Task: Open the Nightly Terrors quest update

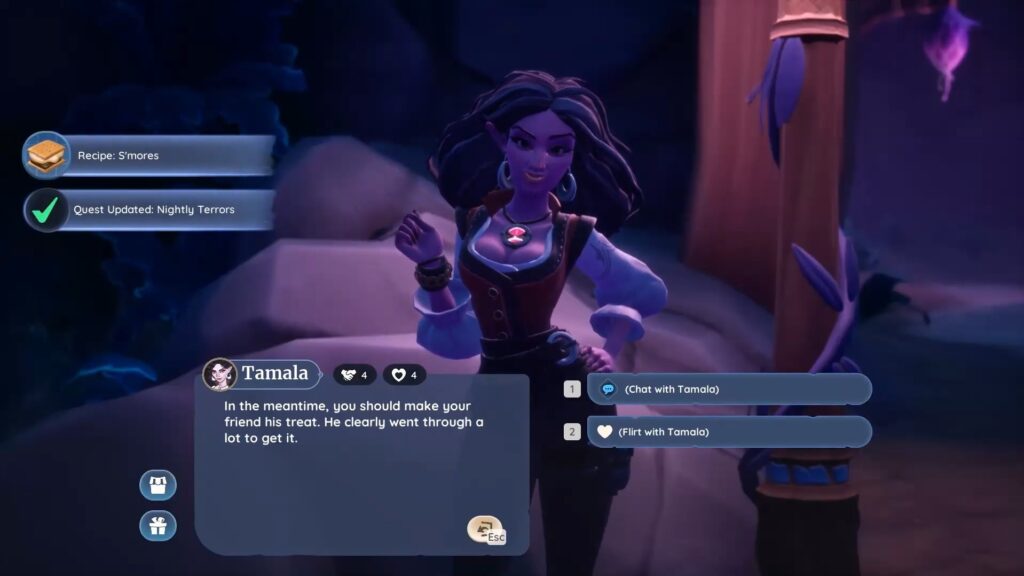Action: (x=150, y=210)
